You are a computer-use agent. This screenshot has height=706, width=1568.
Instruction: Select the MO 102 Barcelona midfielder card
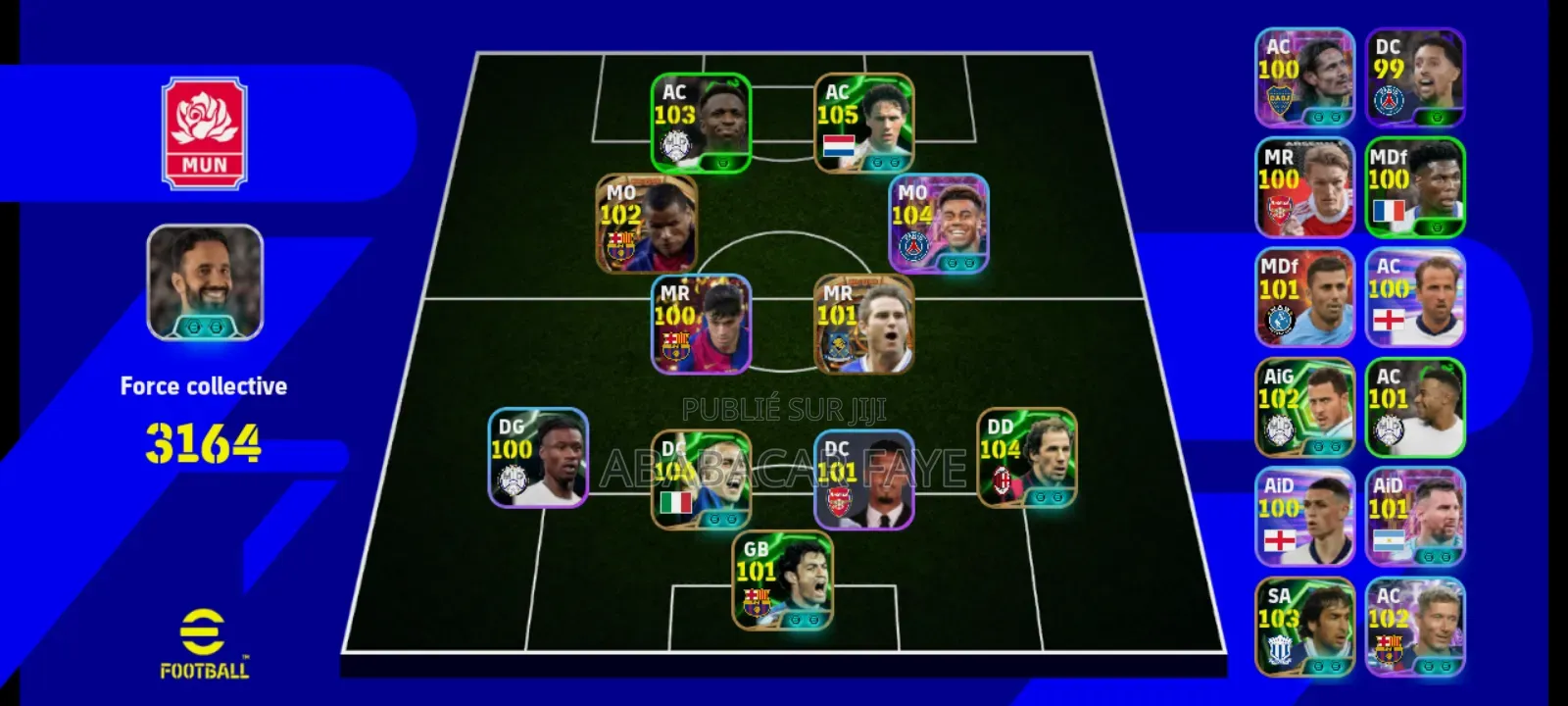[647, 225]
